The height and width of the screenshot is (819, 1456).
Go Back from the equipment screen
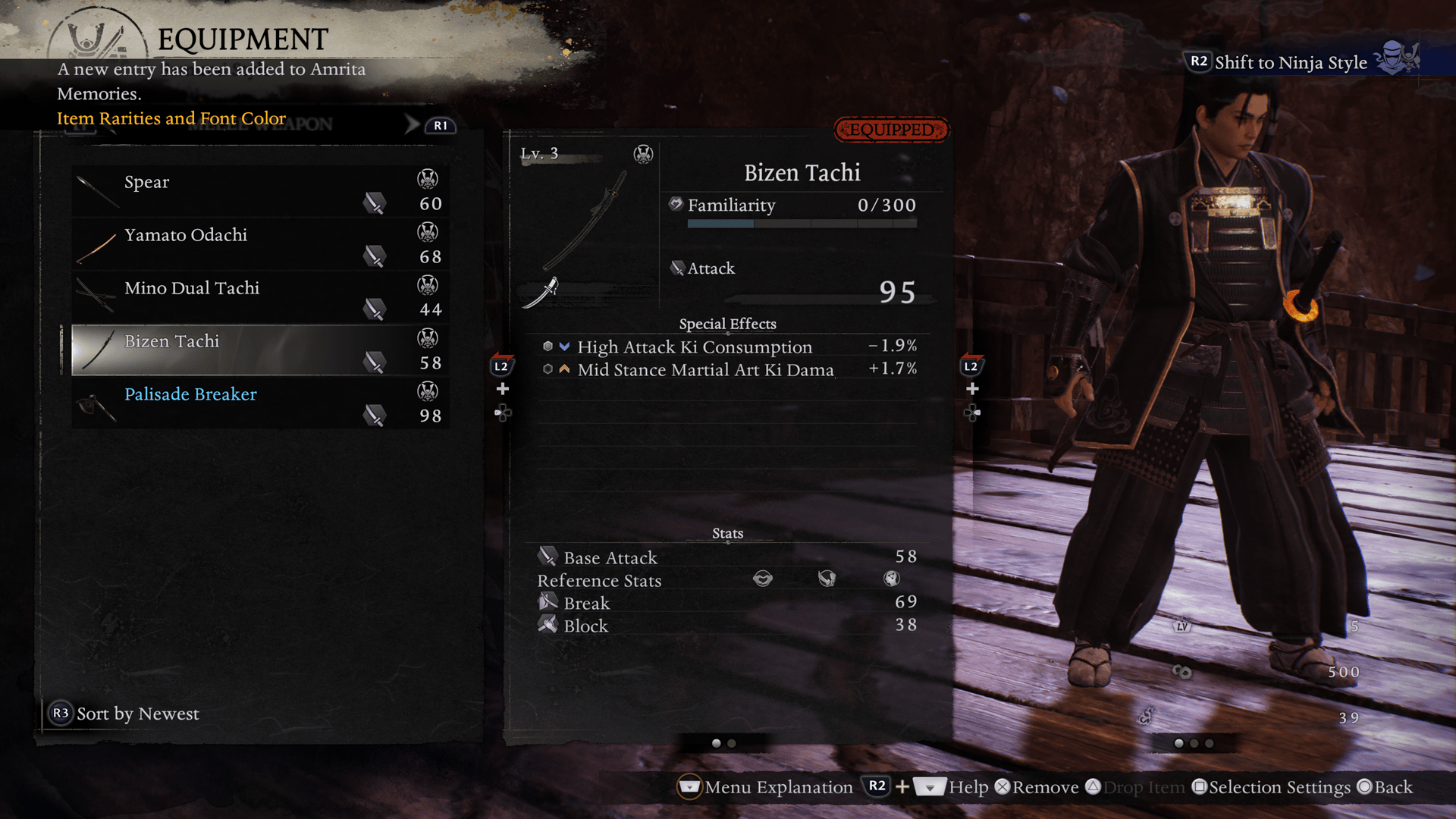[1385, 787]
